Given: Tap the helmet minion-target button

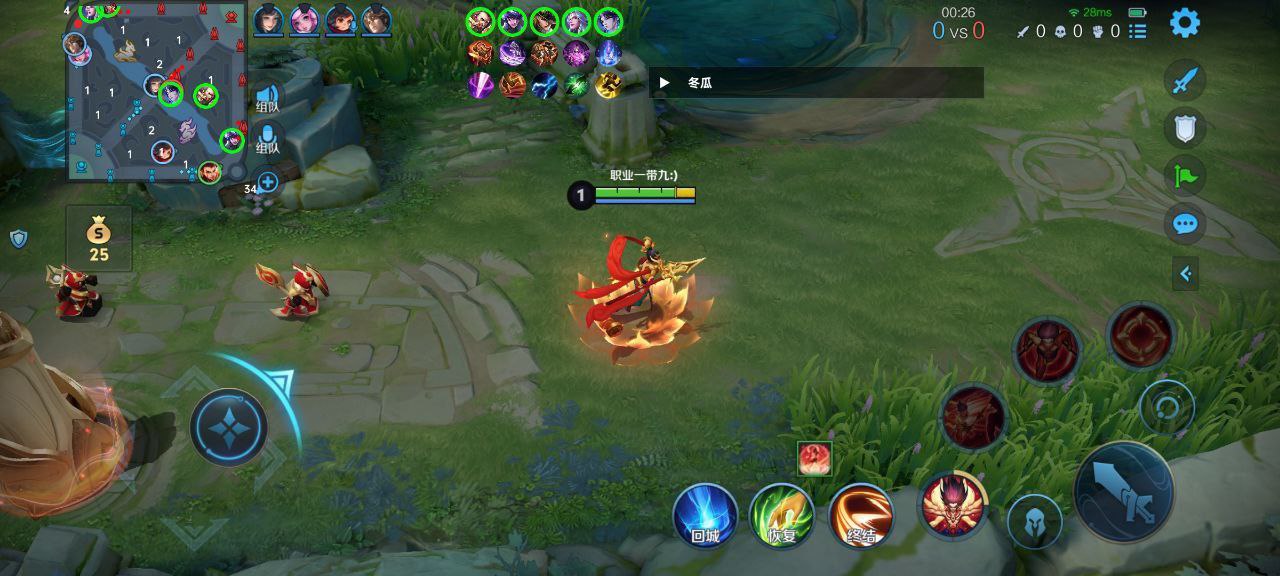Looking at the screenshot, I should pos(1035,521).
